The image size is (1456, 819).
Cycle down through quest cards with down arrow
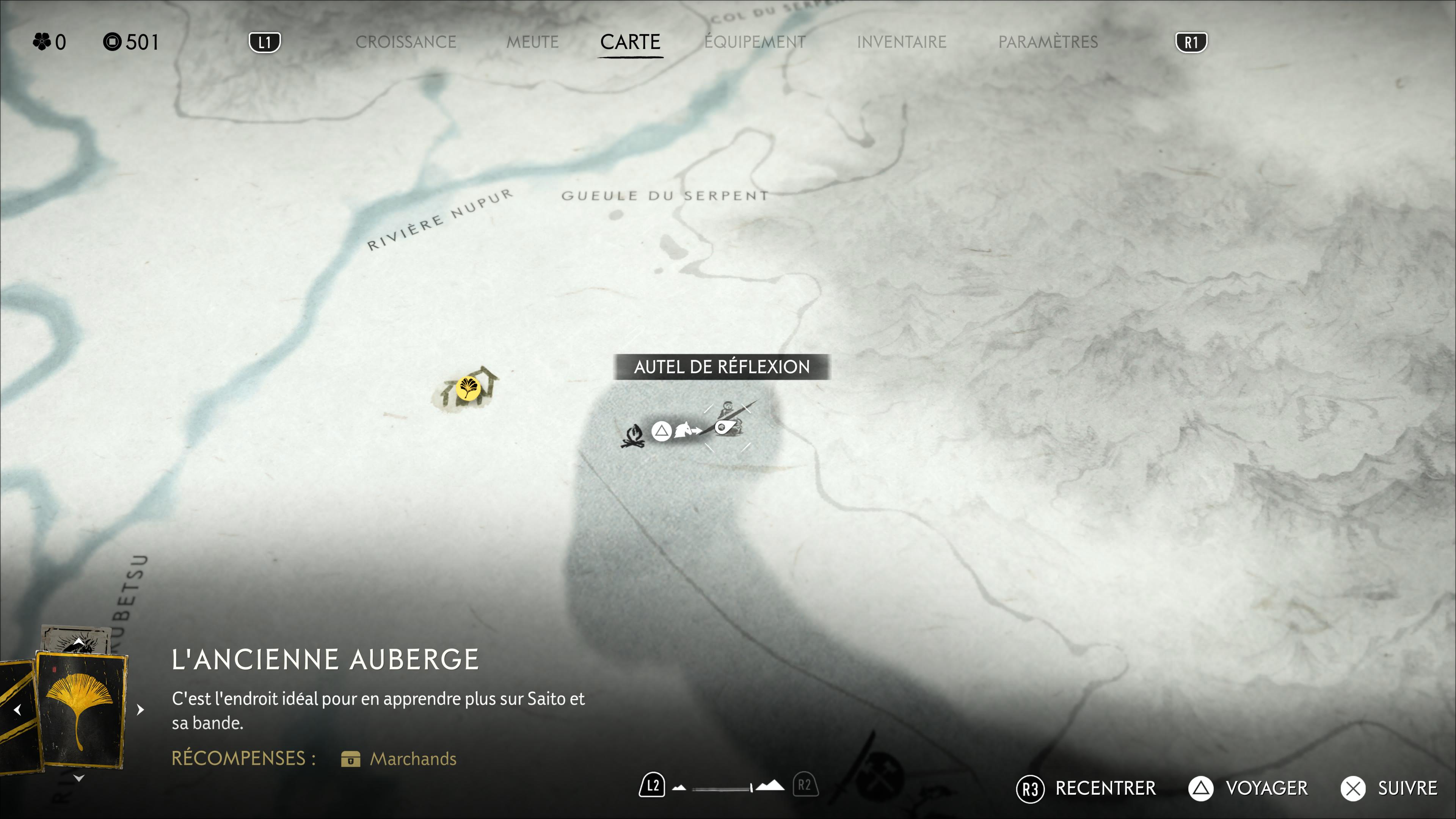point(79,778)
